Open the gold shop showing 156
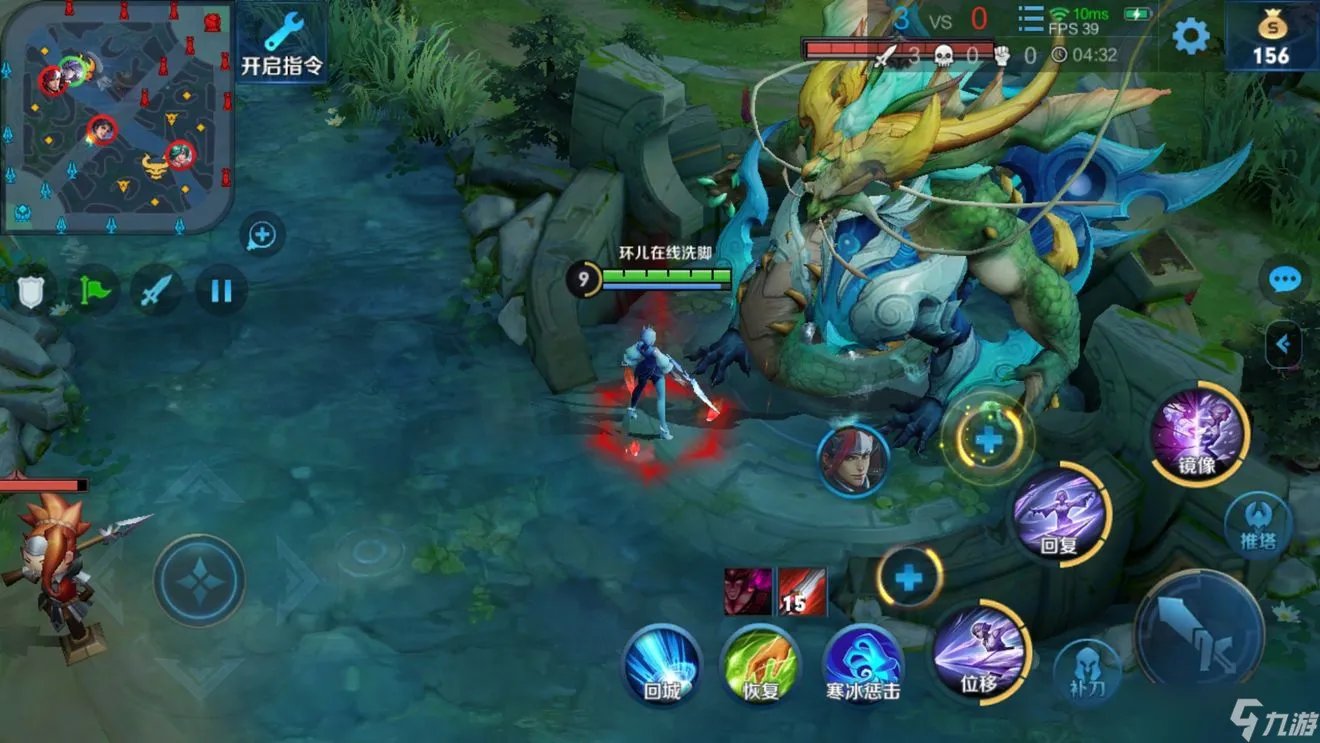 click(1271, 37)
